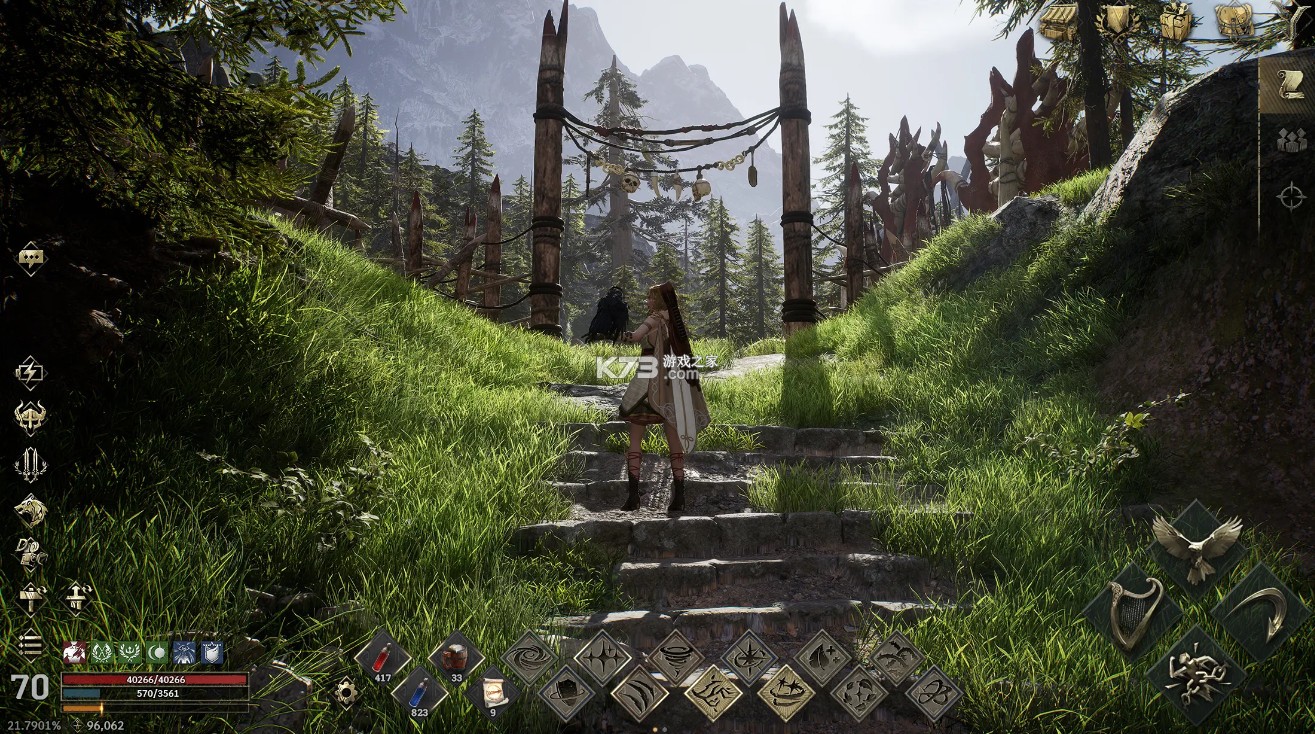Activate the harp skill
Screen dimensions: 1315x734
[1134, 612]
